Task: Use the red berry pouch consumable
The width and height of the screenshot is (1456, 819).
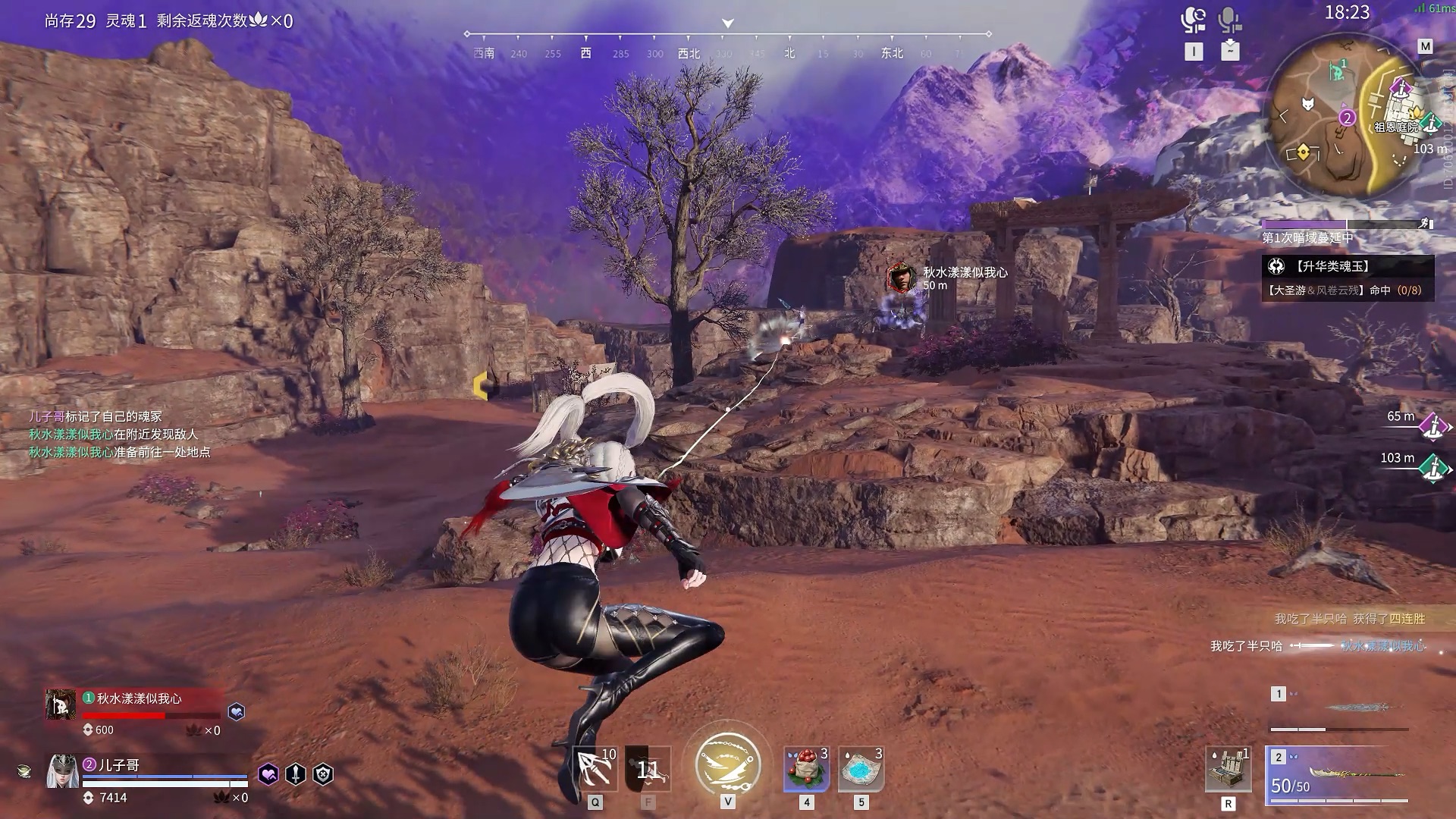Action: pos(806,769)
